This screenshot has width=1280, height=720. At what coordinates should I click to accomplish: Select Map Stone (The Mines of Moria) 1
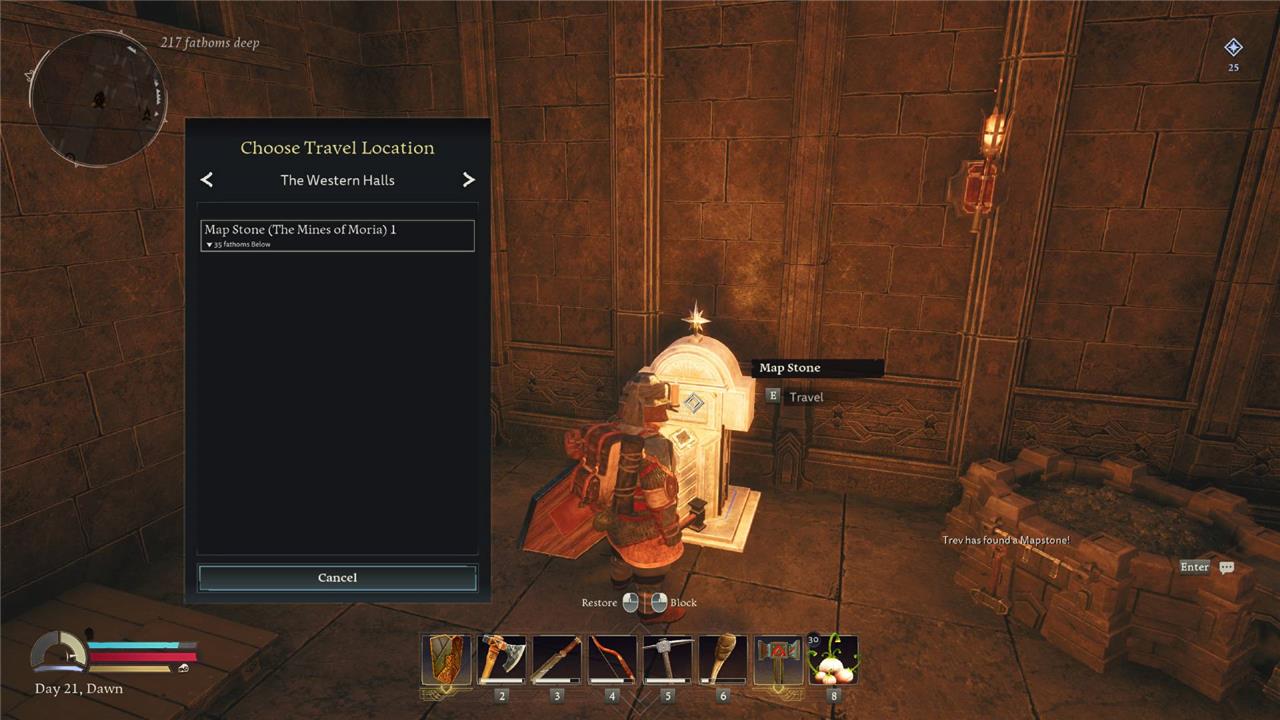(x=337, y=235)
